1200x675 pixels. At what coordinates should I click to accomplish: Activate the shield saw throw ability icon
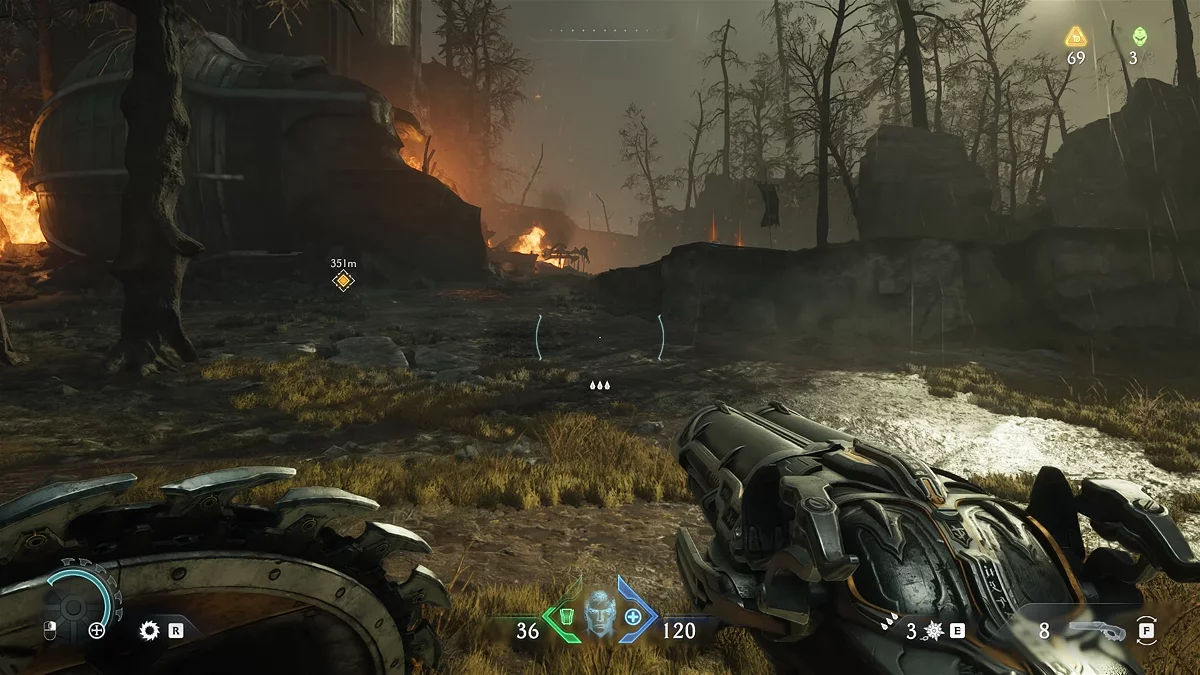click(x=150, y=630)
